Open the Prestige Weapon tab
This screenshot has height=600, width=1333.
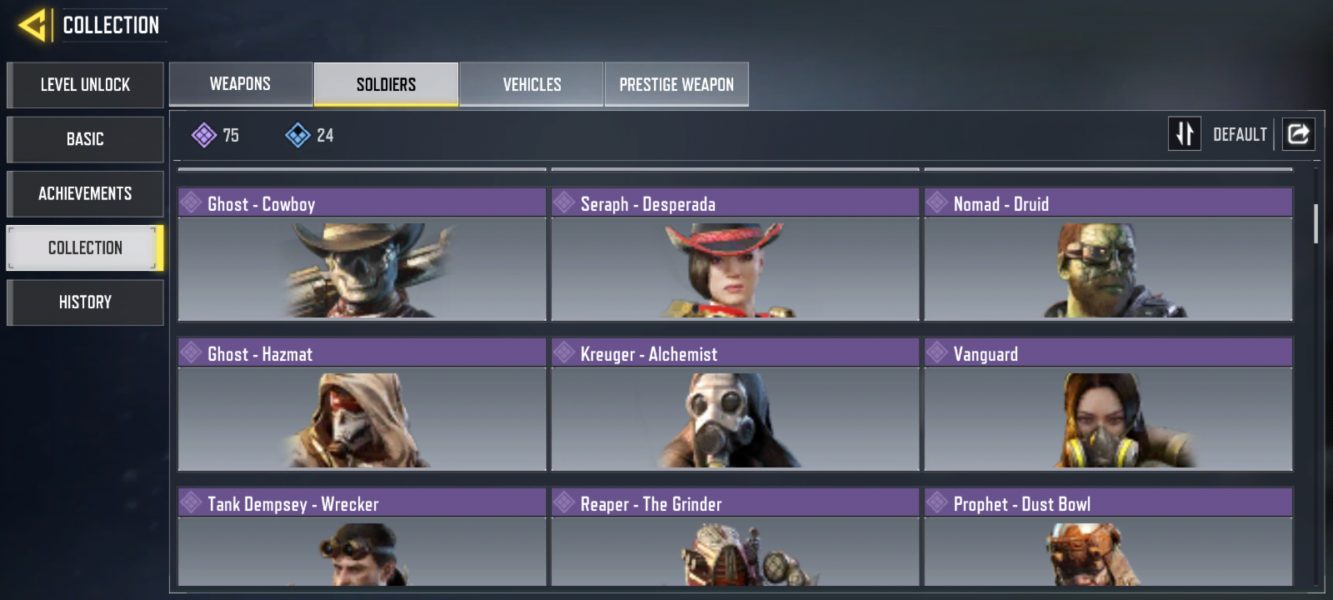point(676,84)
